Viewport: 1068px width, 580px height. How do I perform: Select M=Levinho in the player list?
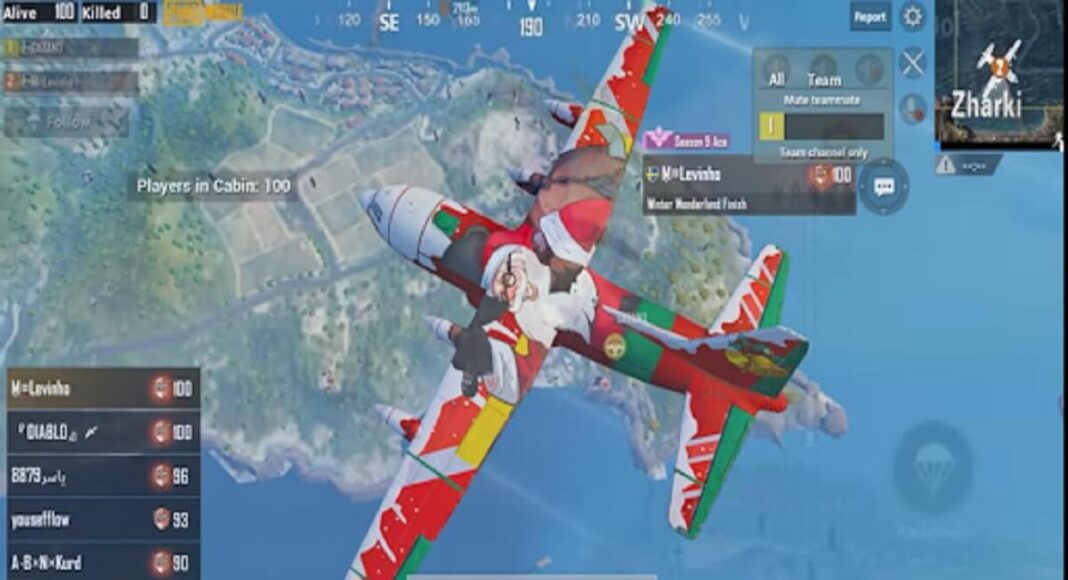[102, 387]
